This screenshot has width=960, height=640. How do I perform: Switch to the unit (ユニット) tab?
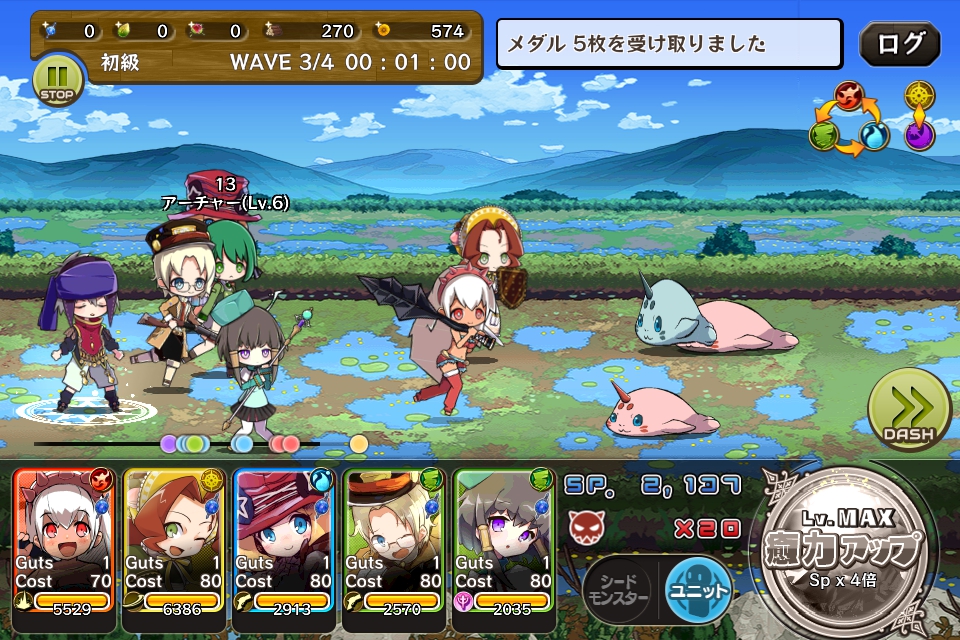pyautogui.click(x=699, y=588)
